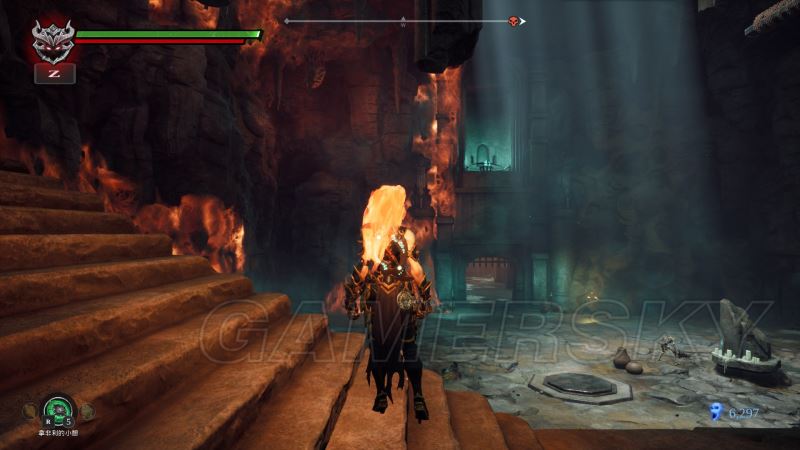The image size is (800, 450).
Task: Click Fury's horned mask portrait
Action: [x=53, y=41]
